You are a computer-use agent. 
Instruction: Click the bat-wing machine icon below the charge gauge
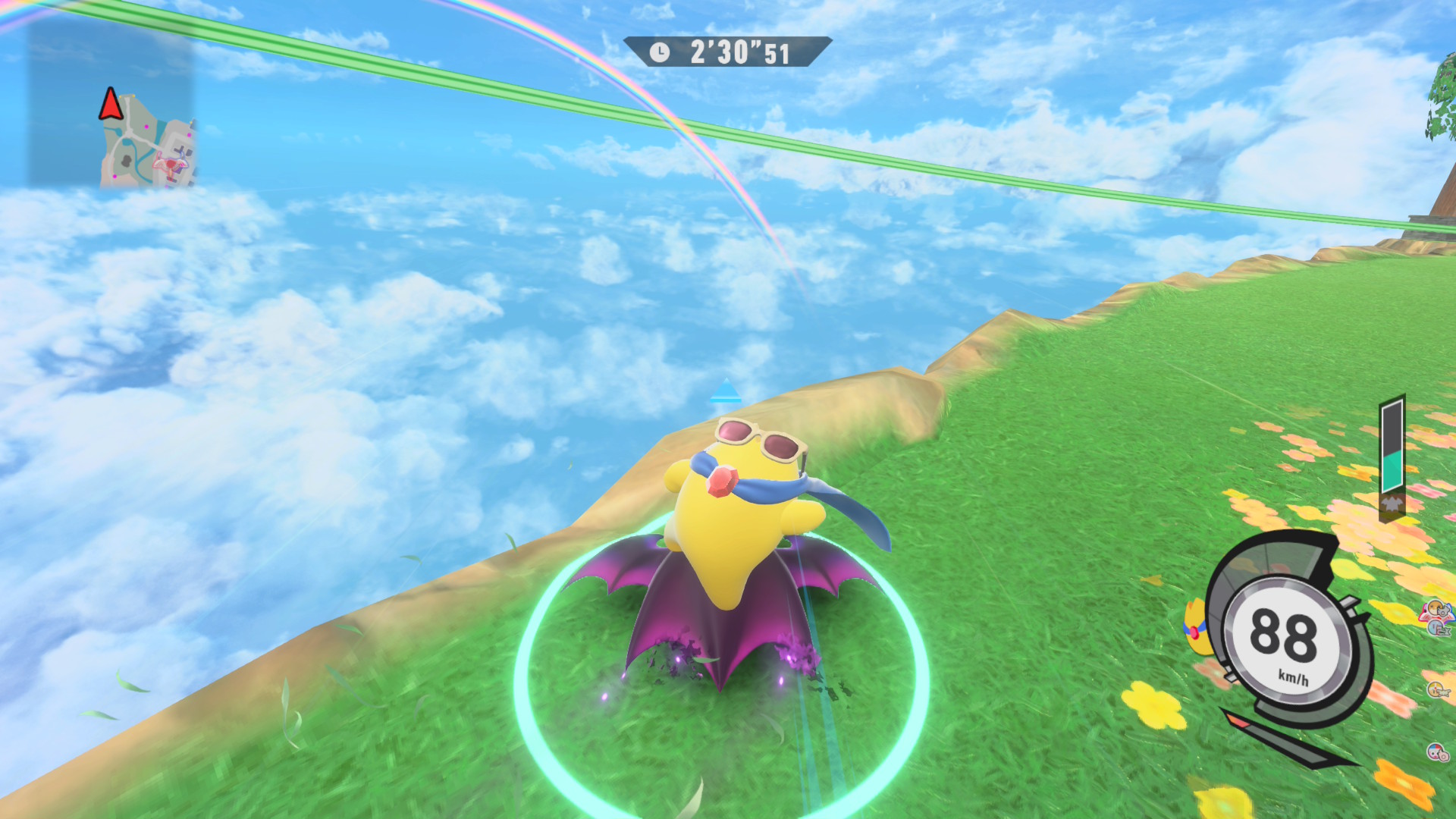coord(1392,504)
